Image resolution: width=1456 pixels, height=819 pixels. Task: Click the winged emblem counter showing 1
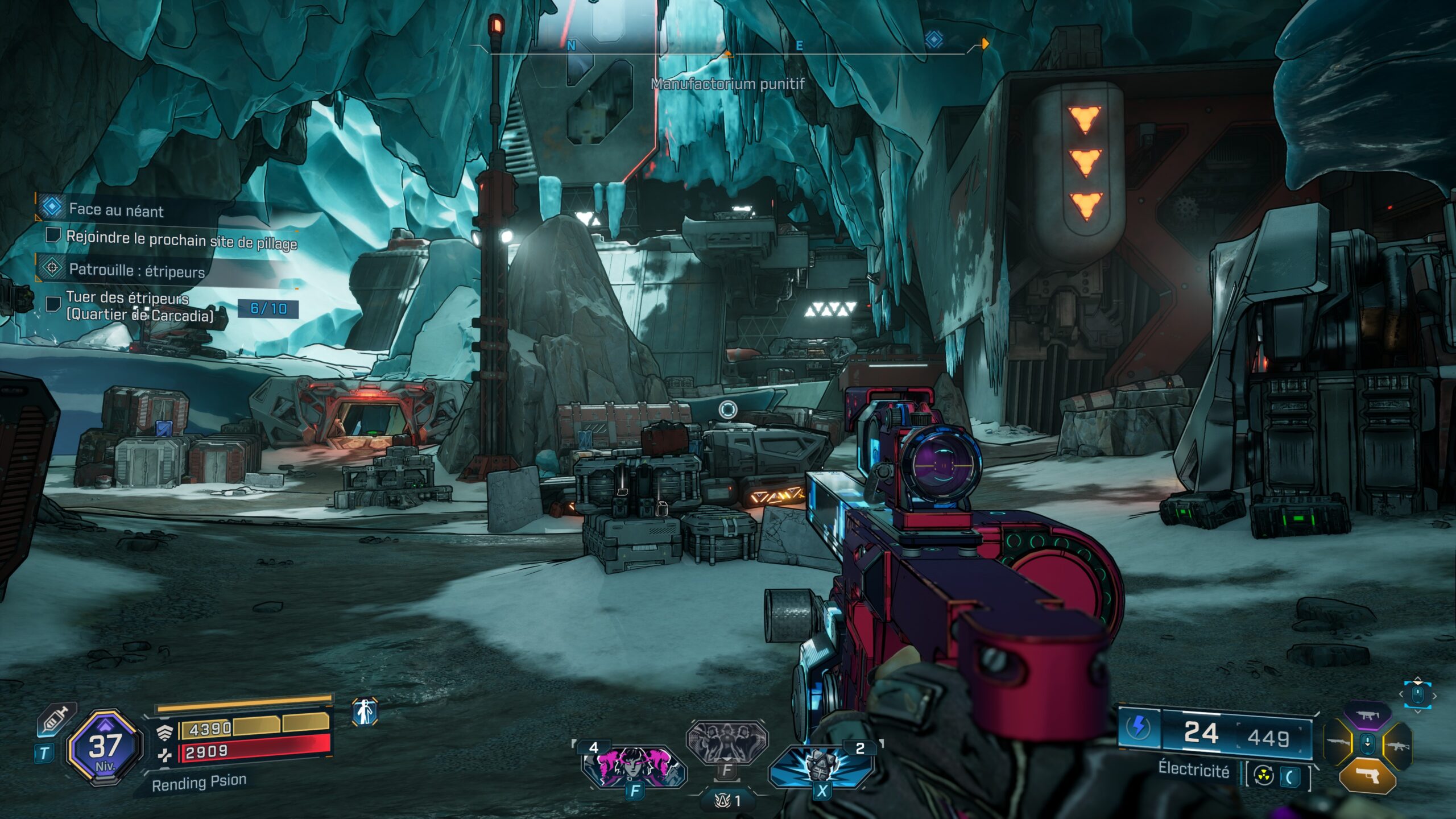pos(727,801)
